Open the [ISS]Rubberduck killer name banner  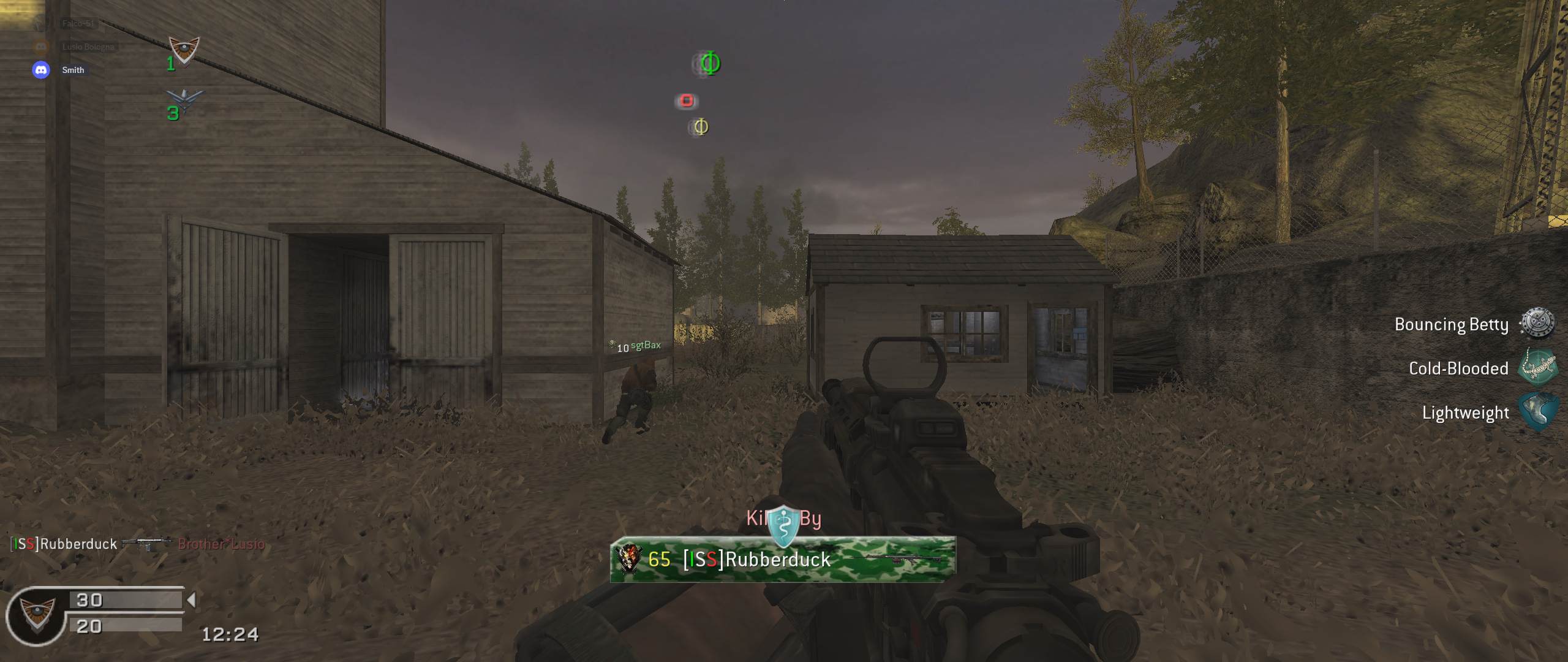783,559
